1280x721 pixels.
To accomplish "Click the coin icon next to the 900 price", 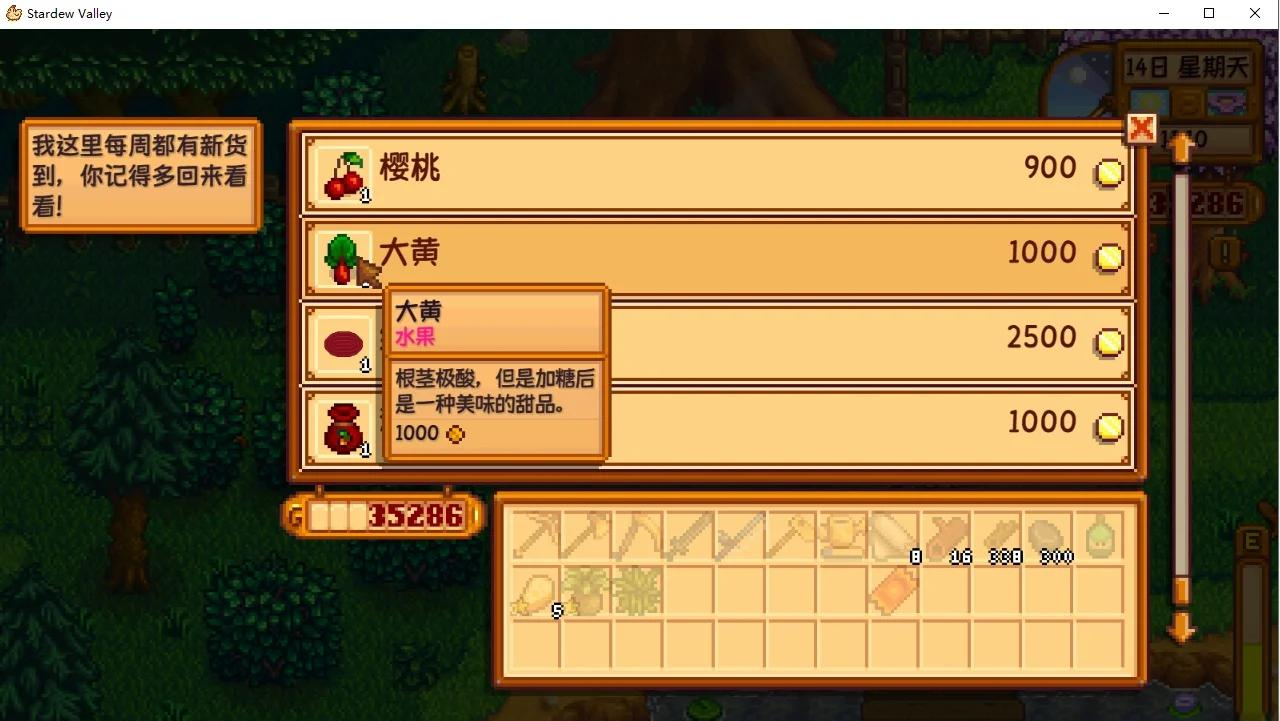I will [x=1108, y=172].
